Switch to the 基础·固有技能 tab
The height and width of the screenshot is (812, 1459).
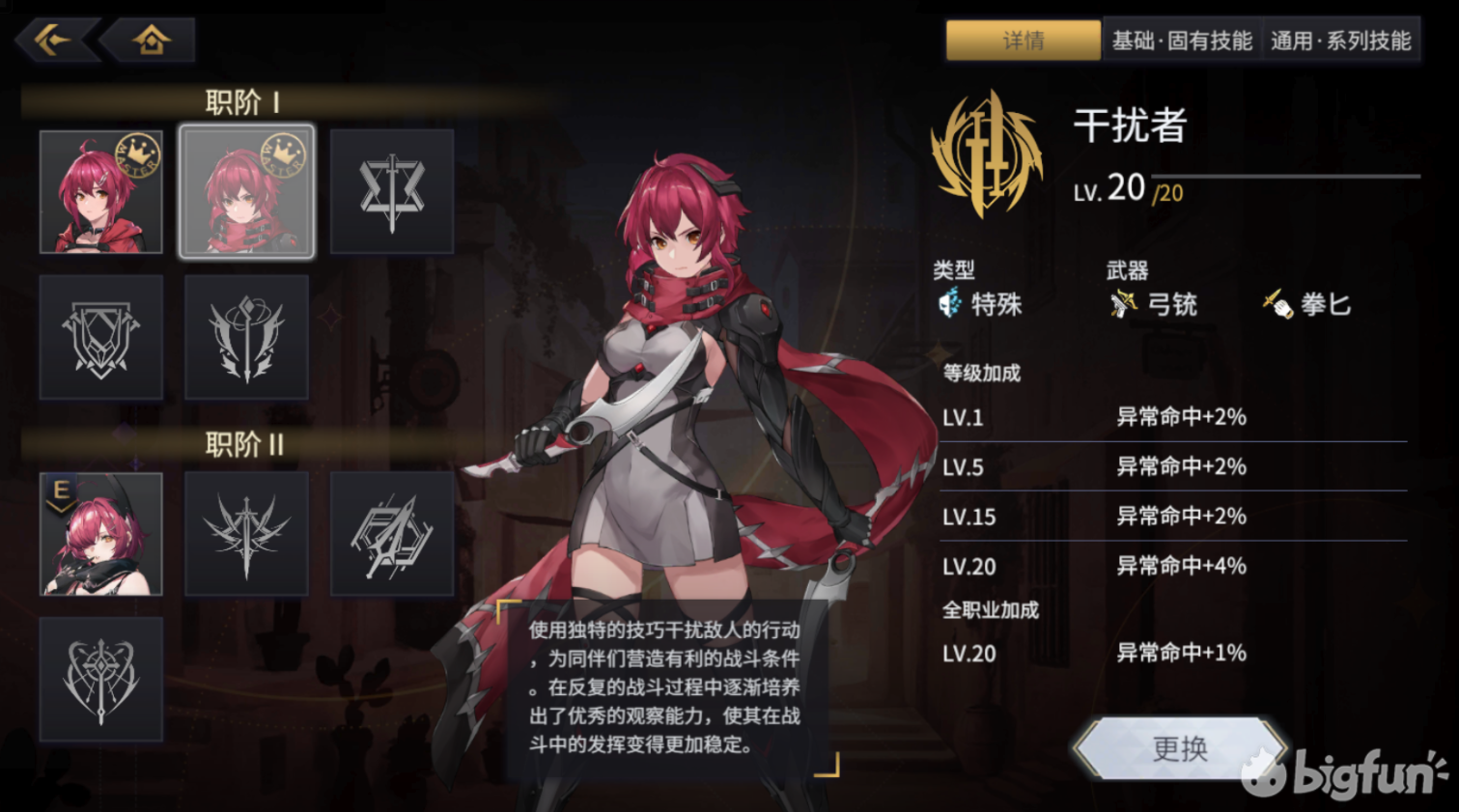coord(1182,42)
